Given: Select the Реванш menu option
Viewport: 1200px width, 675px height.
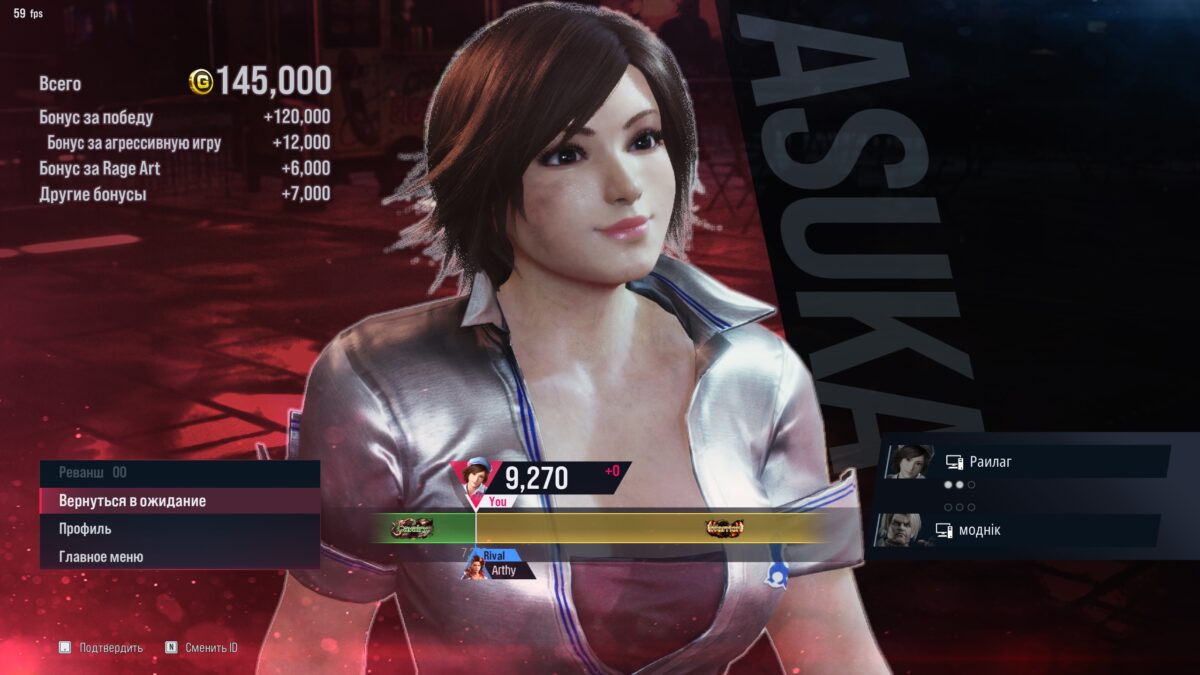Looking at the screenshot, I should (178, 472).
